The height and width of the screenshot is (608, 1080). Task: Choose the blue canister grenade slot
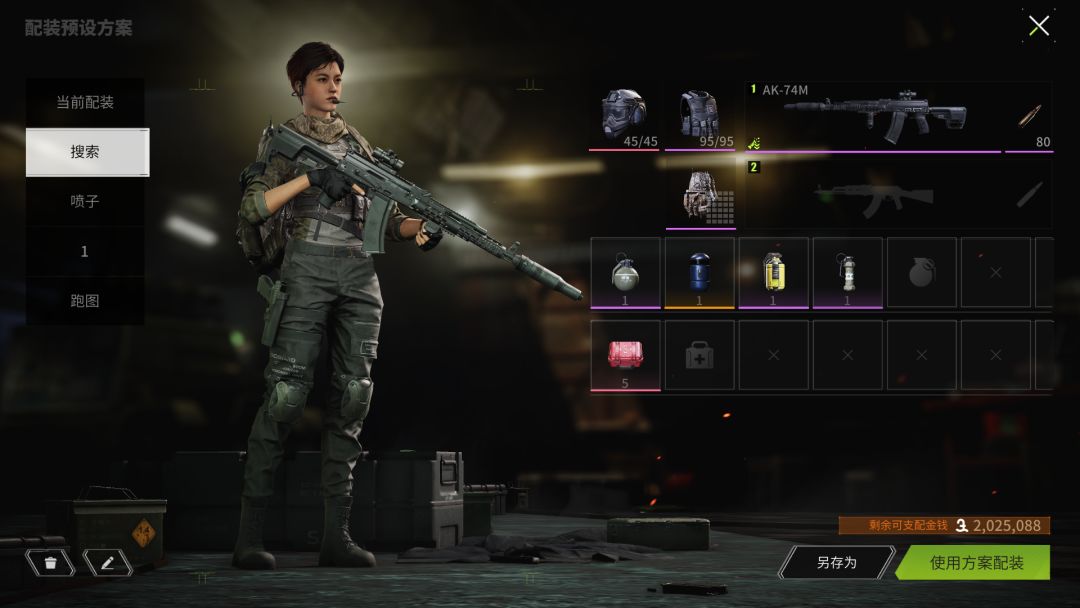(x=699, y=272)
